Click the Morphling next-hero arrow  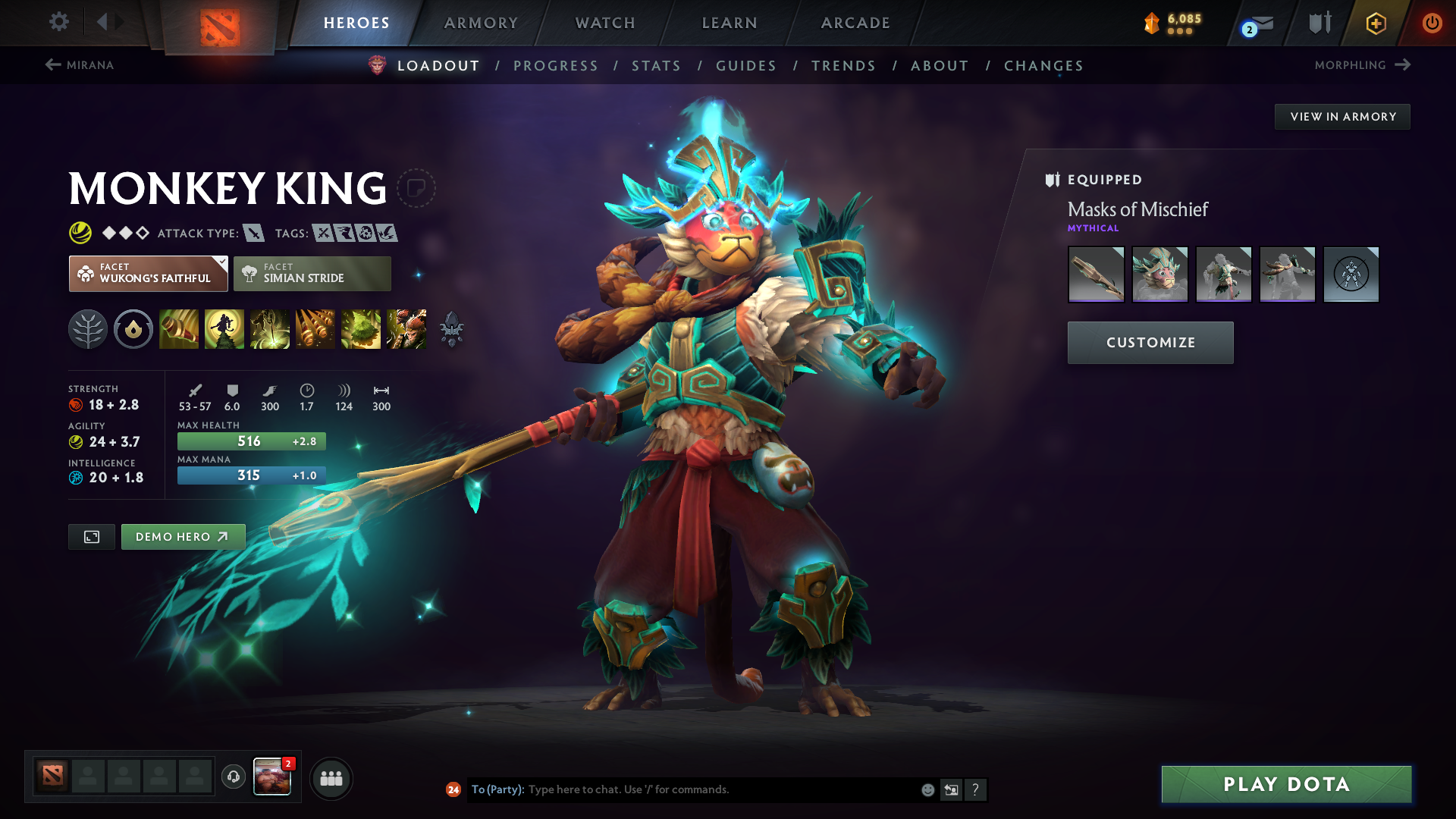[x=1402, y=65]
